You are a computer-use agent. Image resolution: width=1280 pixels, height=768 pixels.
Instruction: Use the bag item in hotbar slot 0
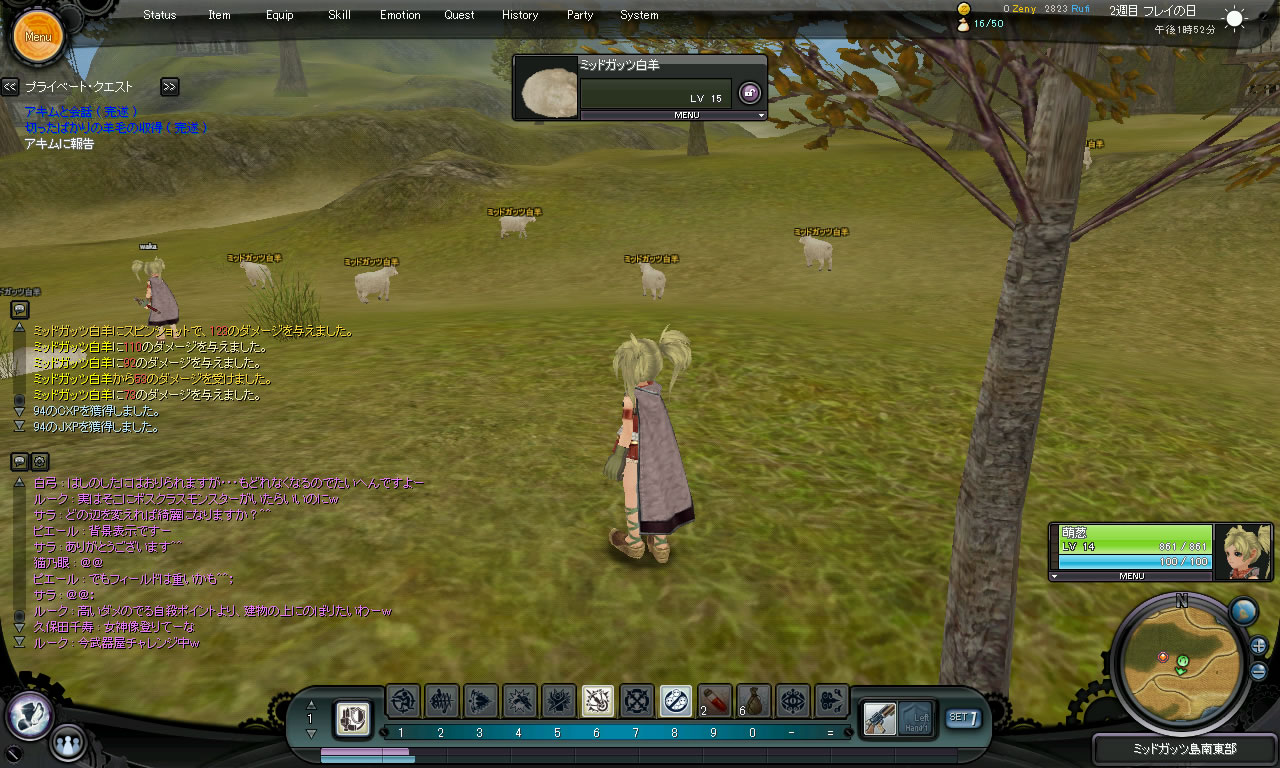(x=754, y=701)
